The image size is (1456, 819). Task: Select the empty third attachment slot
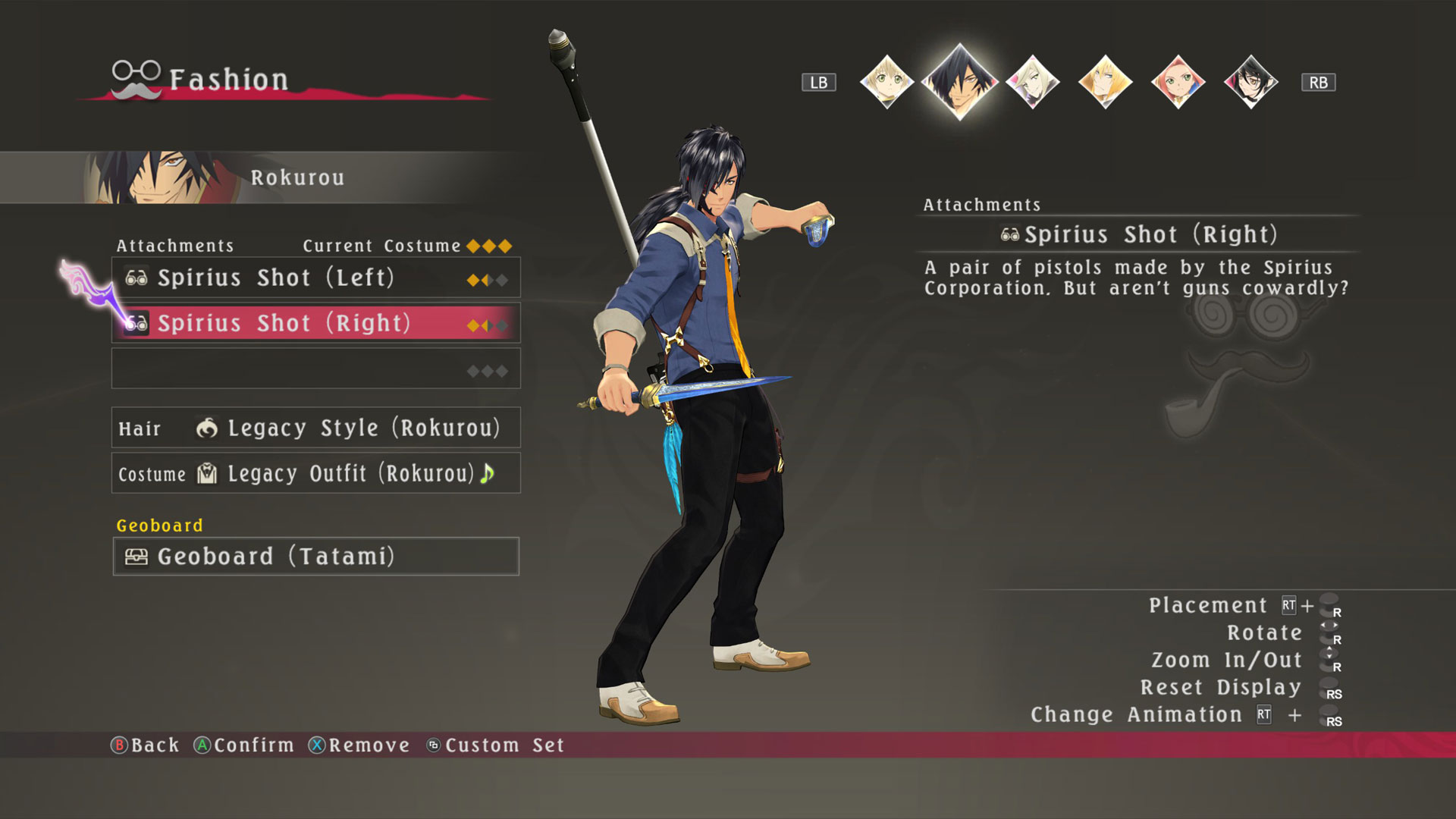316,369
